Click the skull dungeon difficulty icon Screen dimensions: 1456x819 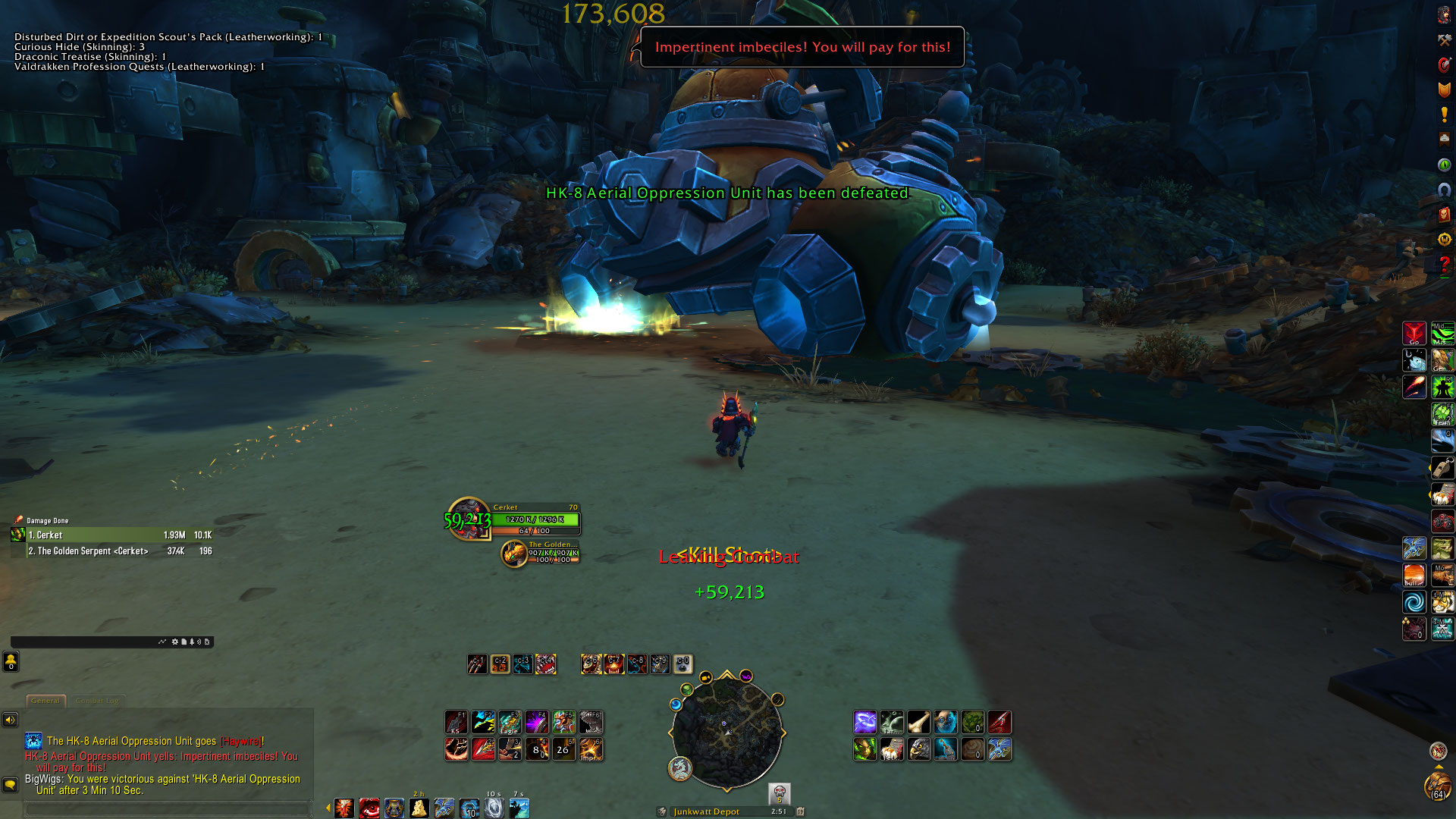779,793
